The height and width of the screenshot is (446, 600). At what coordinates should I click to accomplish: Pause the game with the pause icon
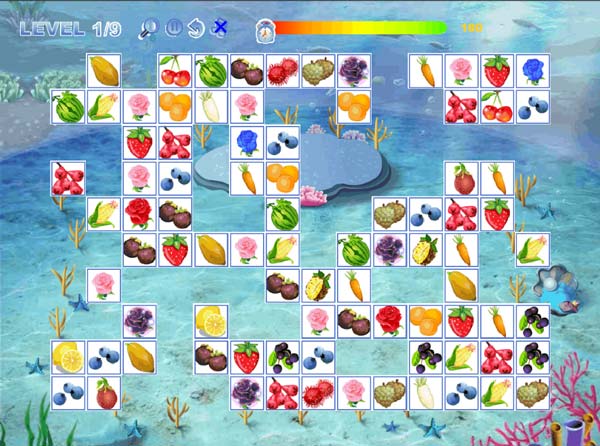point(172,28)
